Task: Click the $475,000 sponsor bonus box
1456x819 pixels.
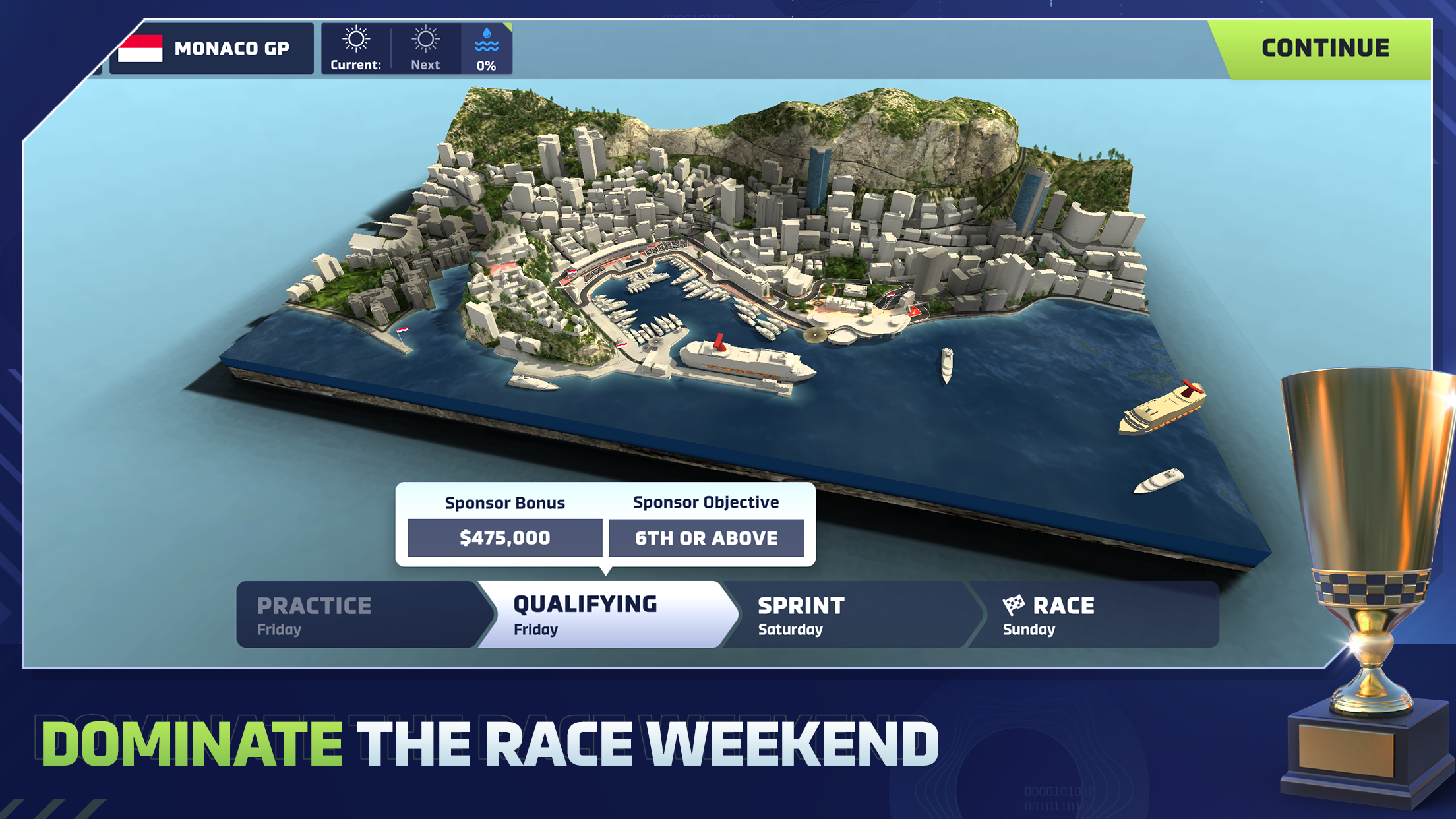Action: (x=505, y=538)
